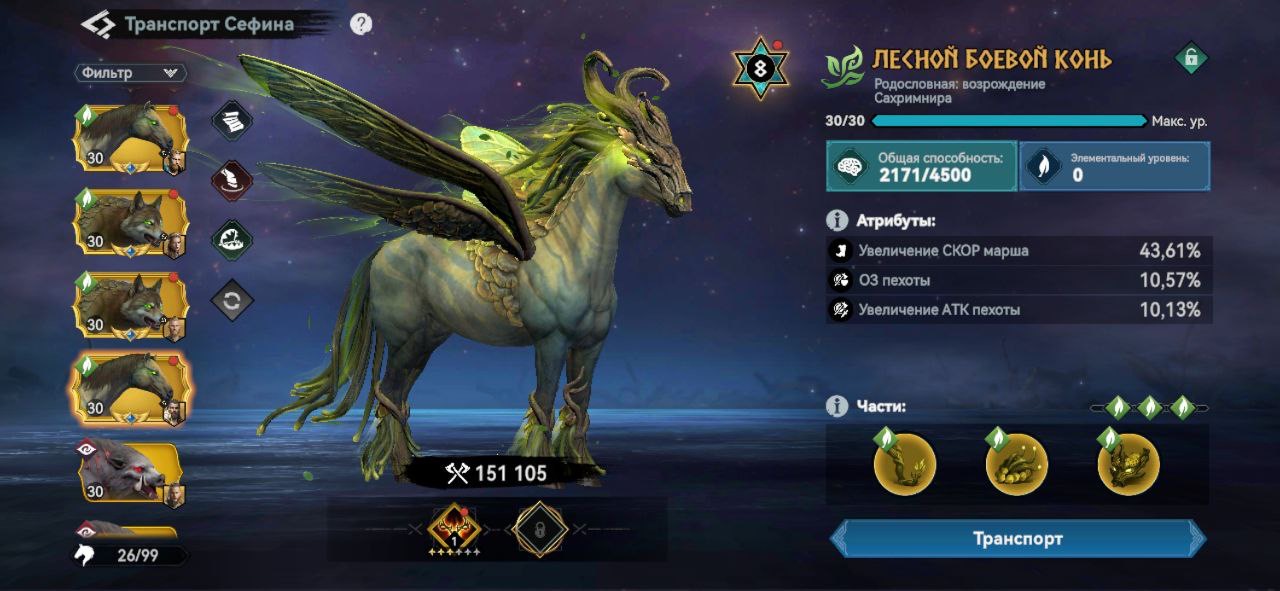Click the Транспорт button

[x=1018, y=539]
